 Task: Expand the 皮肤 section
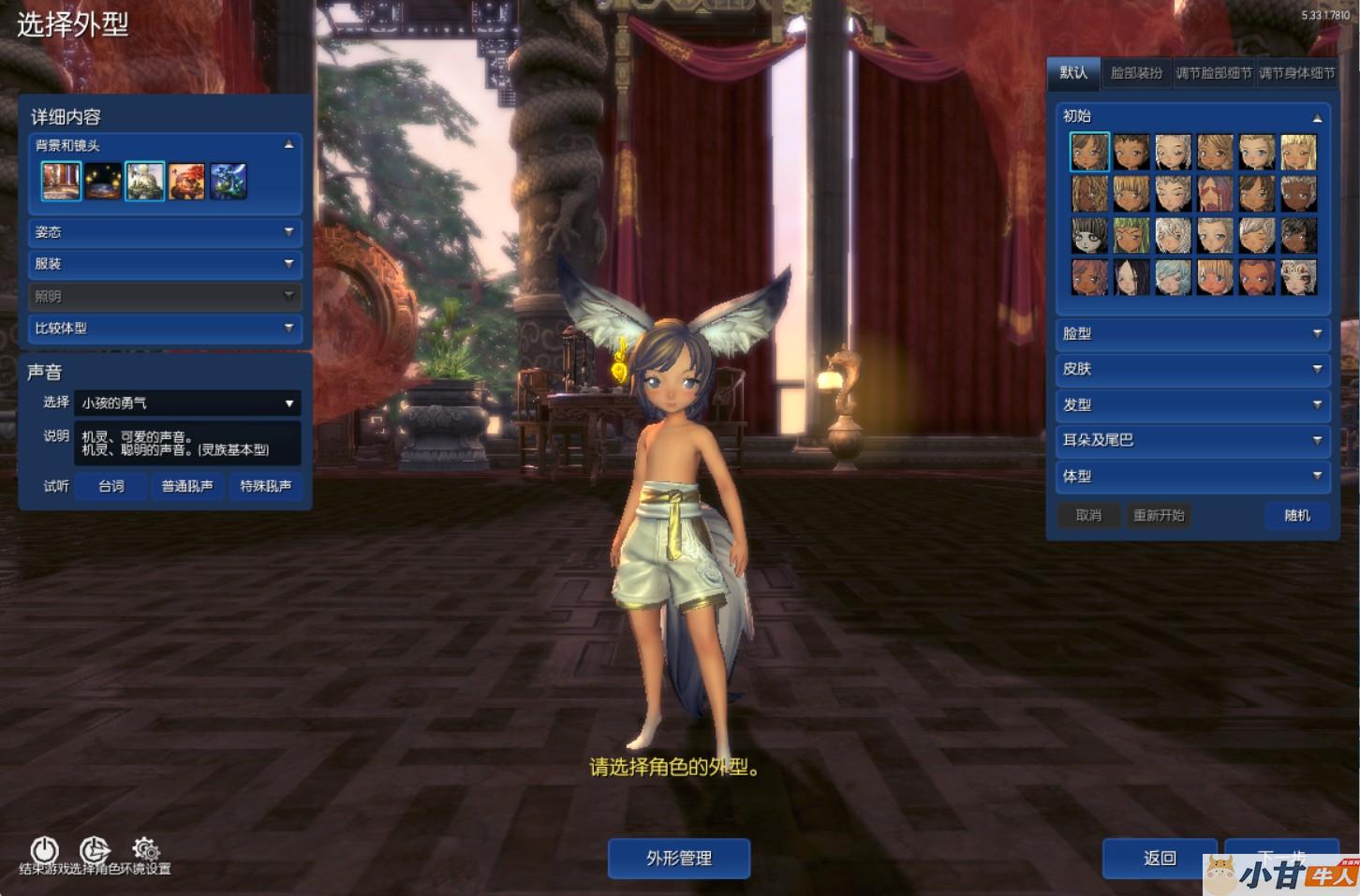click(1191, 369)
